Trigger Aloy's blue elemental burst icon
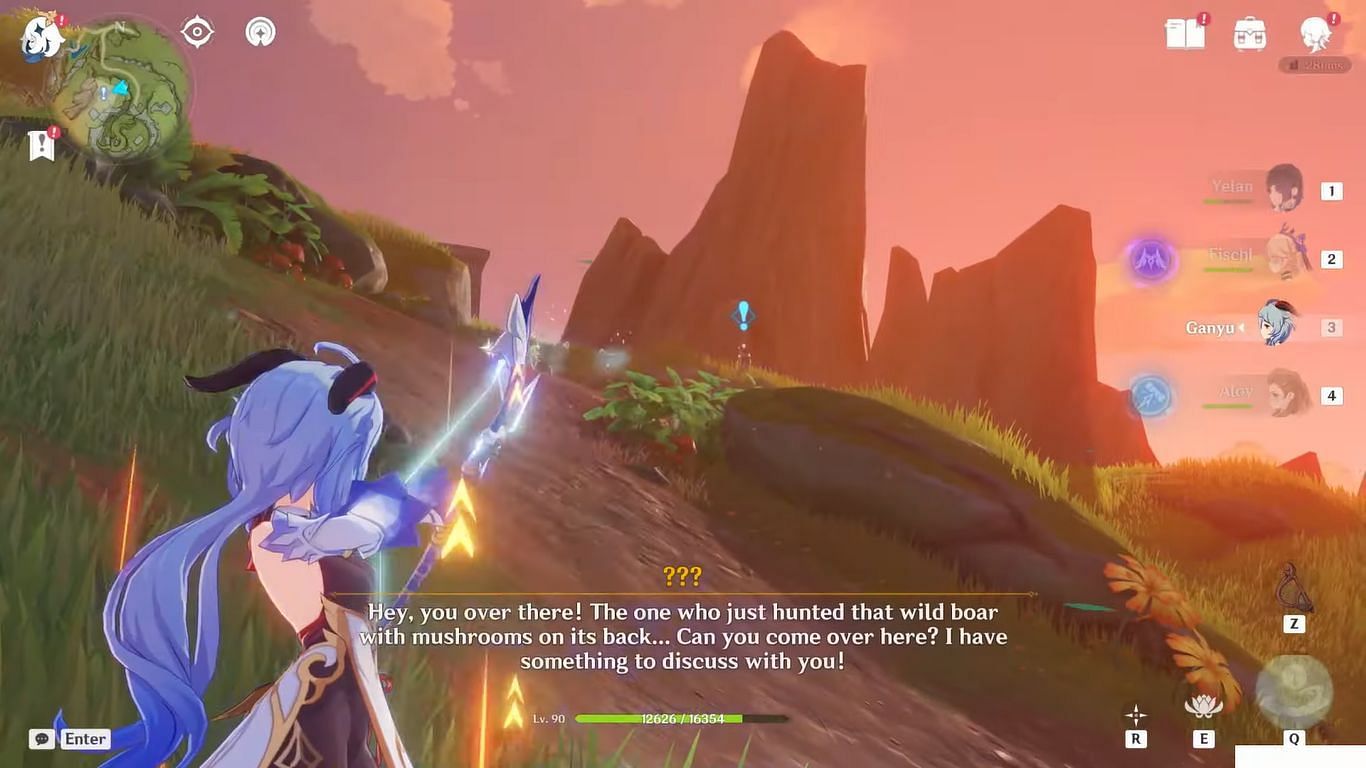1366x768 pixels. [1151, 394]
